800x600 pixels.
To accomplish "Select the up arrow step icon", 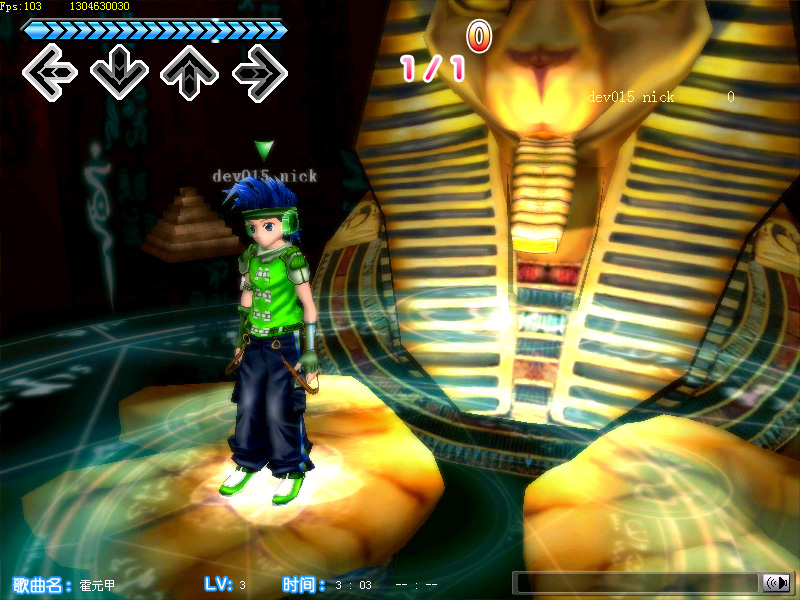I will tap(190, 72).
